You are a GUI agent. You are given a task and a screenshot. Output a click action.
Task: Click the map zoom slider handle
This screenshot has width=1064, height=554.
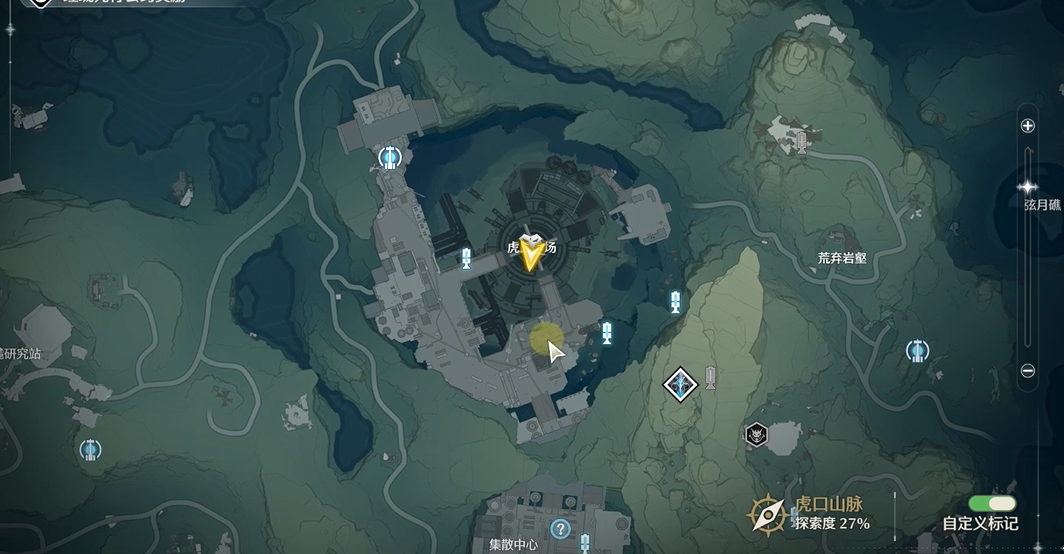(x=1027, y=187)
